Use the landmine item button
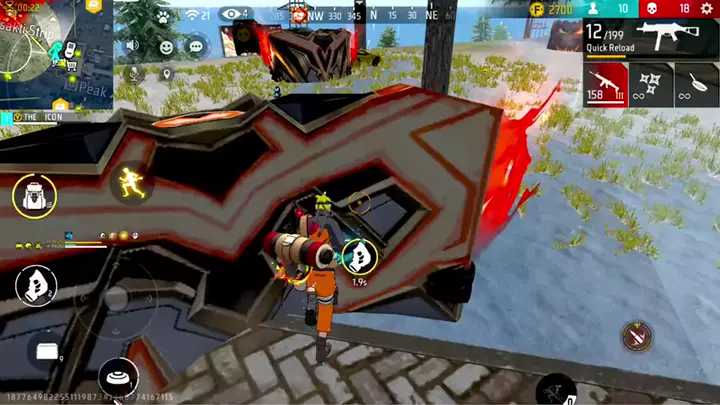The width and height of the screenshot is (720, 405). point(118,378)
